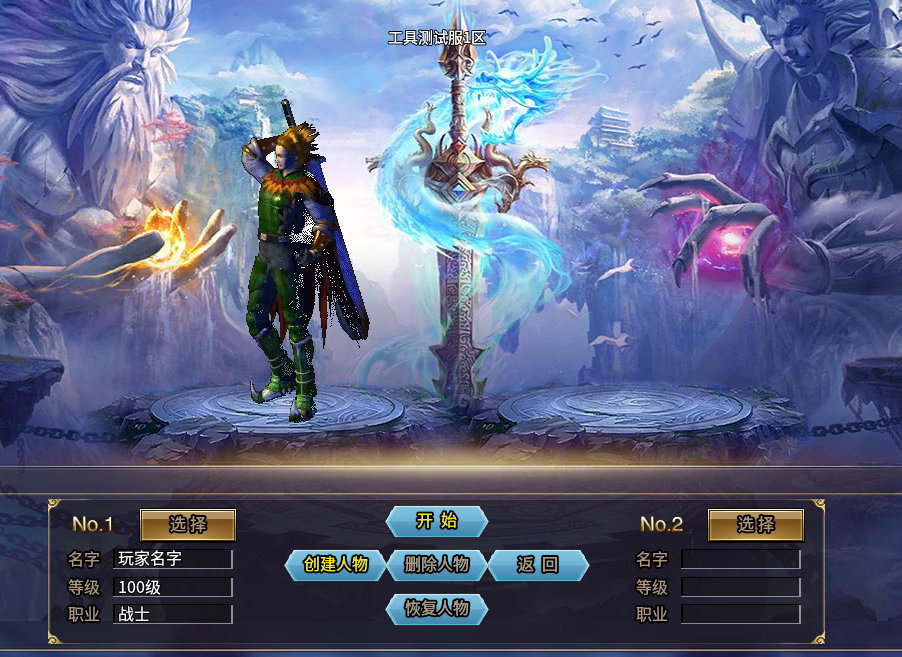Go back with the 返回 button
Image resolution: width=902 pixels, height=657 pixels.
point(538,565)
